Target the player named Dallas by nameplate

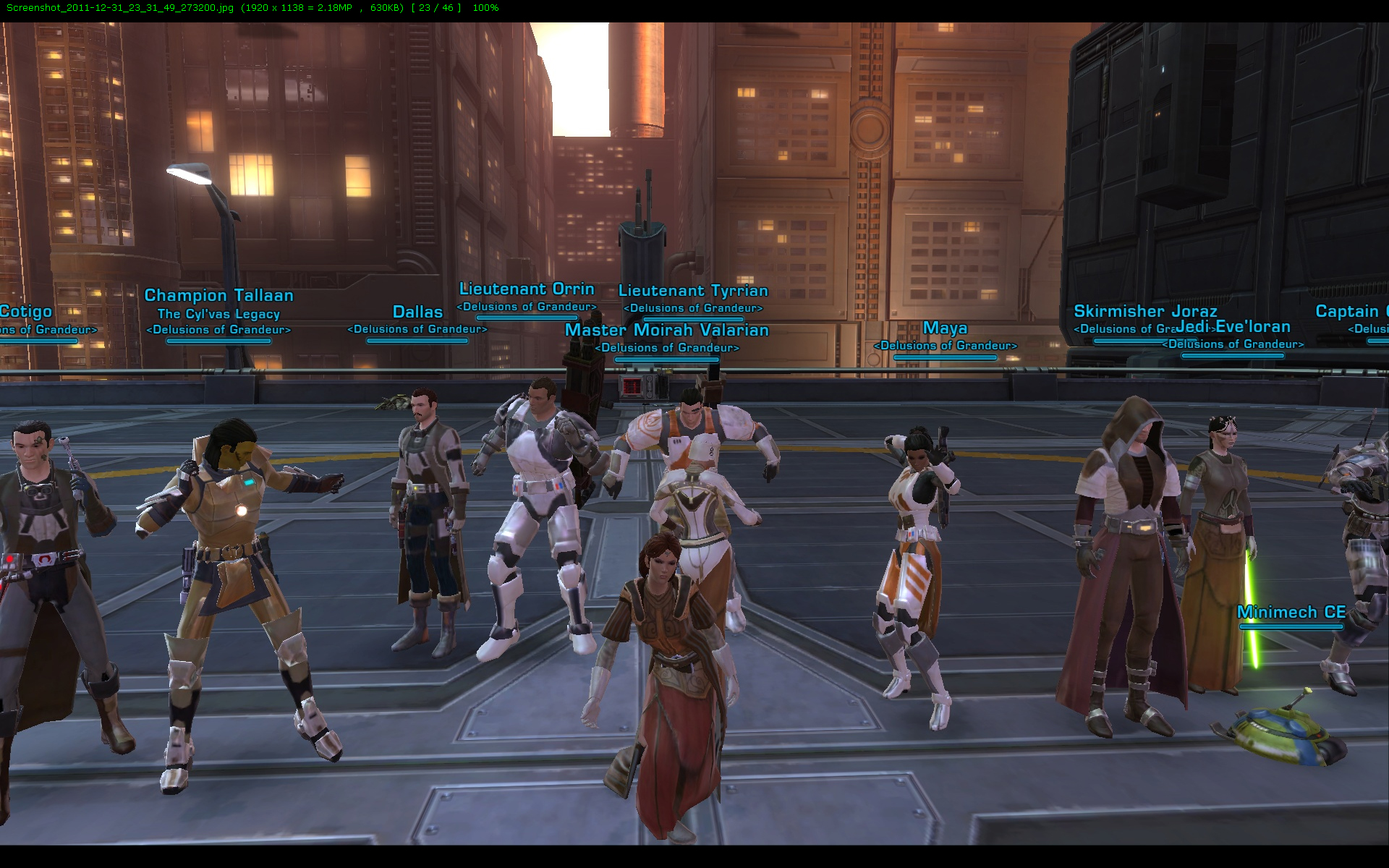[417, 312]
